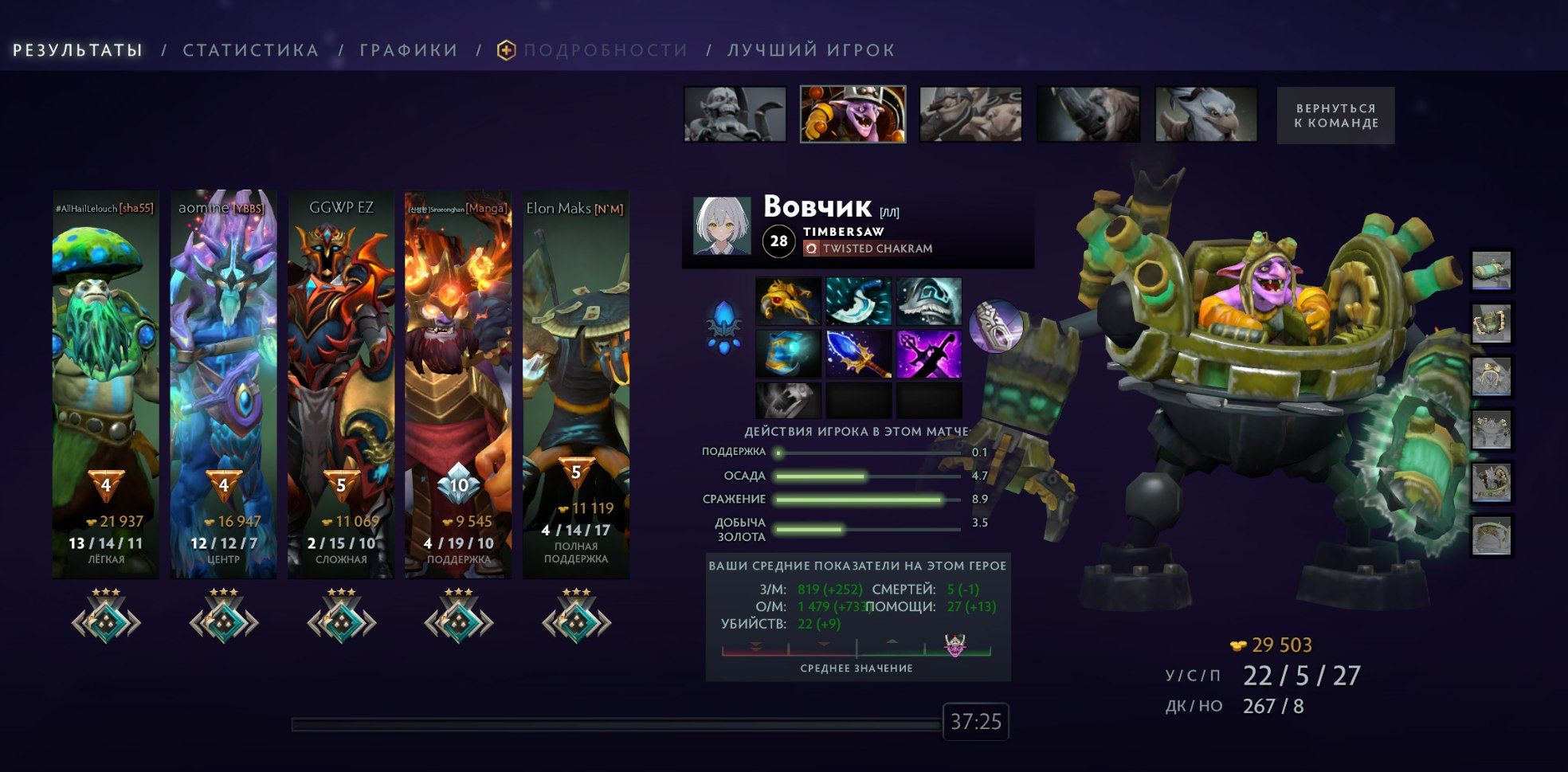Select the highlighted Timbersaw portrait in the hero strip
Viewport: 1568px width, 772px height.
coord(852,114)
